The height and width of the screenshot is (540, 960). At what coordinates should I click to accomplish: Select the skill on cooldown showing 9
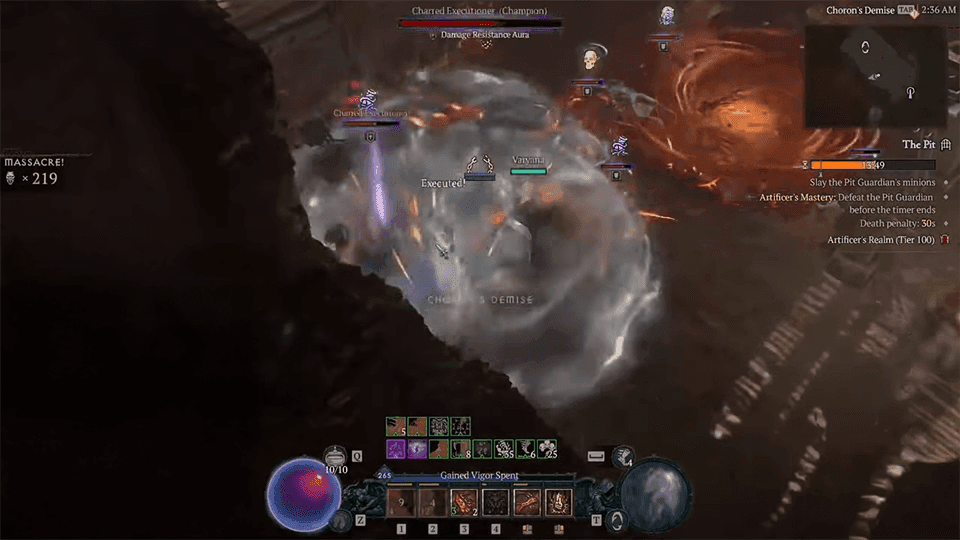click(401, 502)
